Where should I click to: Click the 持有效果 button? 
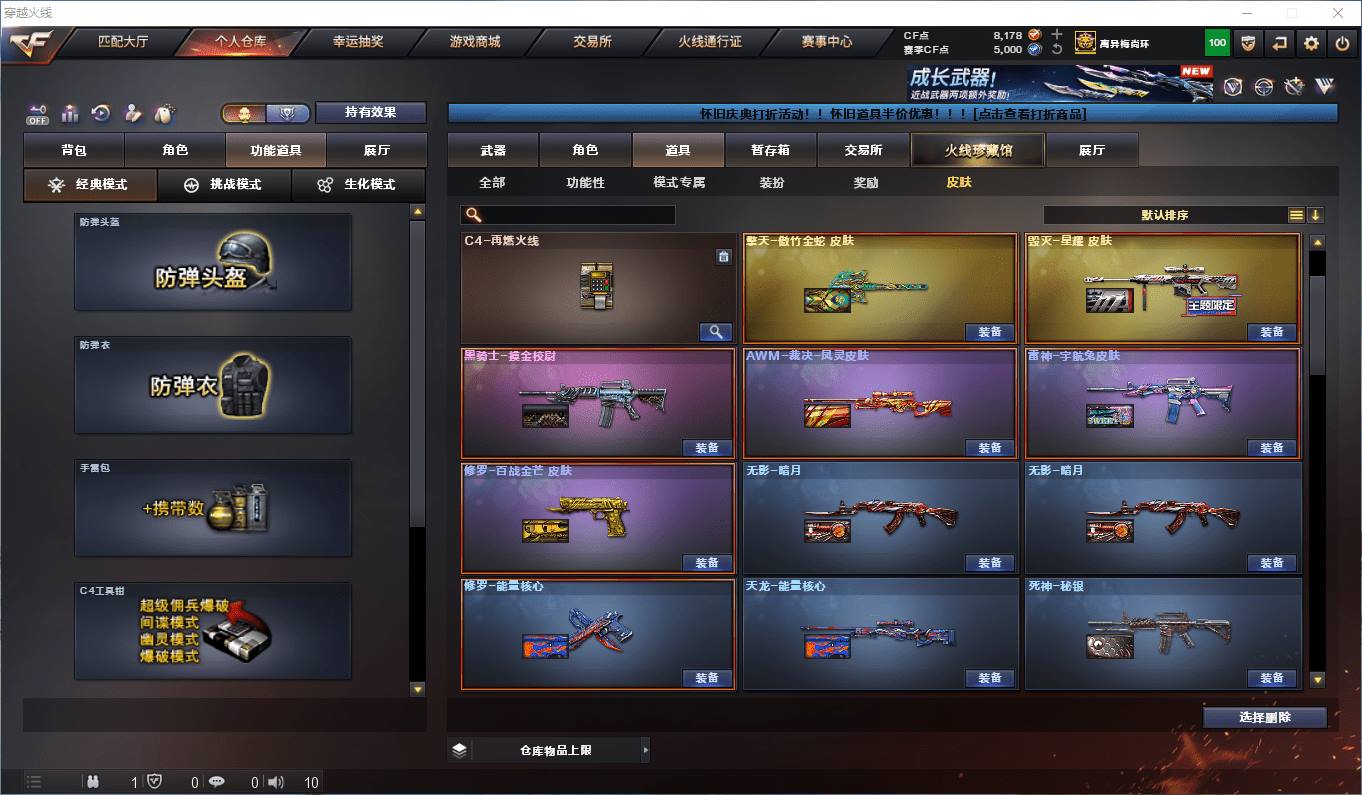(371, 112)
